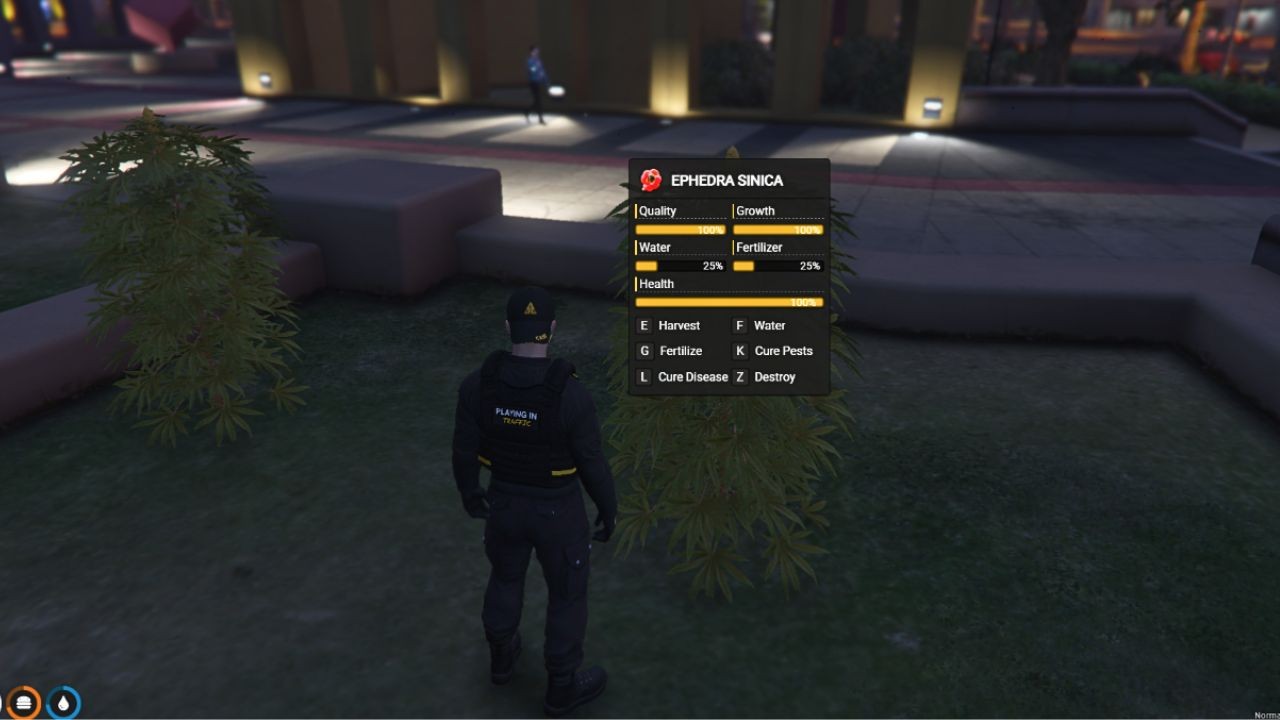This screenshot has height=720, width=1280.
Task: Click the Ephedra Sinica panel title
Action: click(x=725, y=181)
